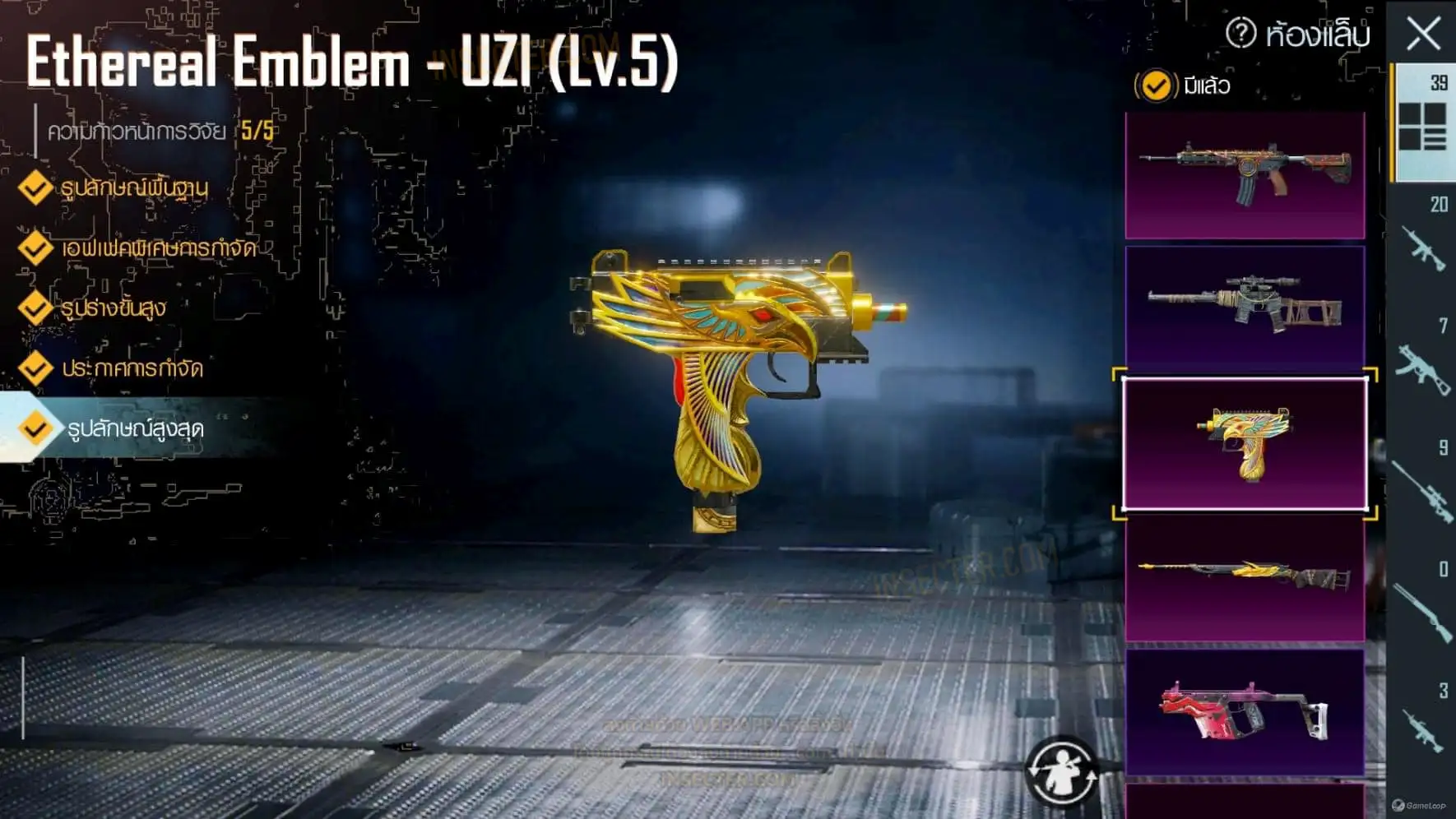Choose the scoped VSS rifle skin thumbnail
This screenshot has width=1456, height=819.
tap(1245, 305)
